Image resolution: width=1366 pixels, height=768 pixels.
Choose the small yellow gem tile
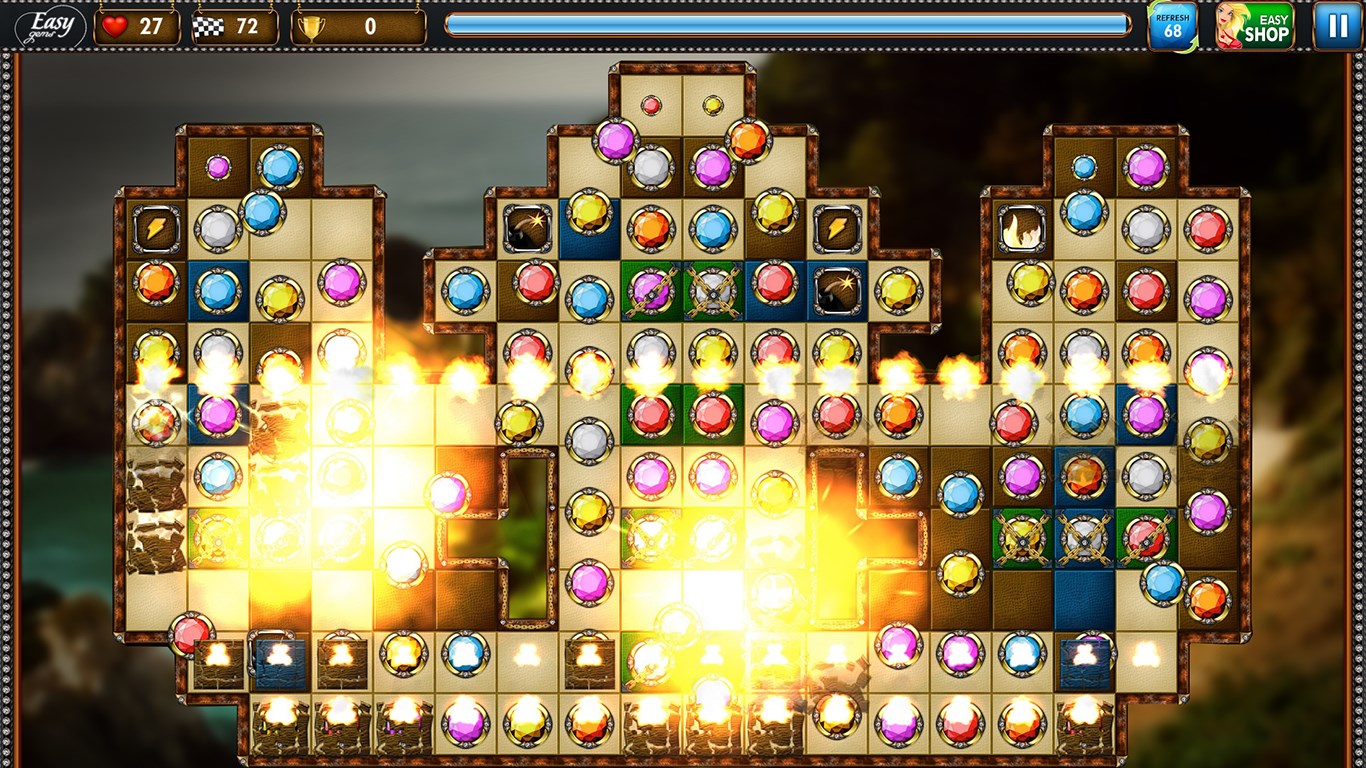(713, 105)
